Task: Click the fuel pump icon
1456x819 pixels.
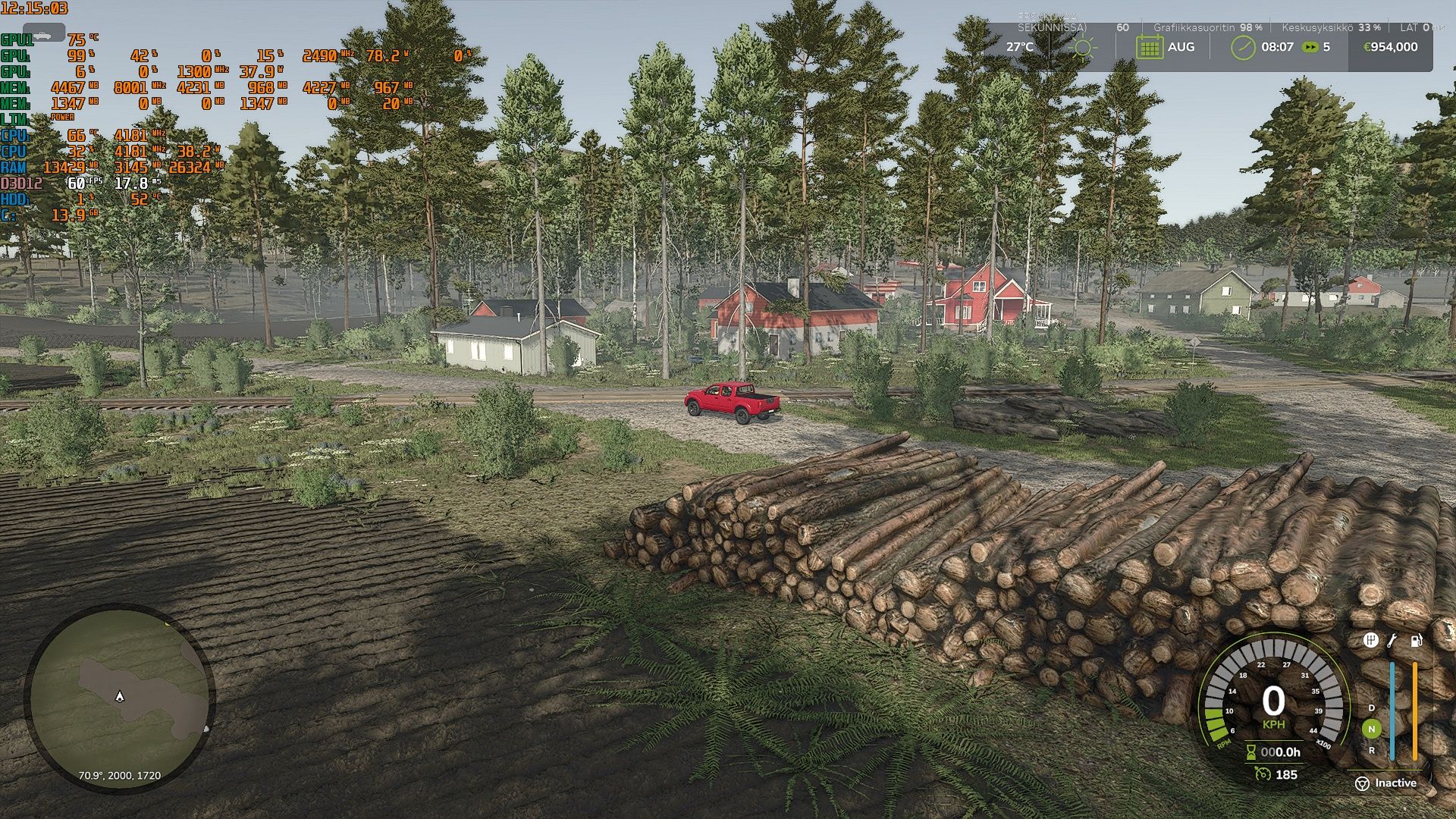Action: tap(1416, 640)
